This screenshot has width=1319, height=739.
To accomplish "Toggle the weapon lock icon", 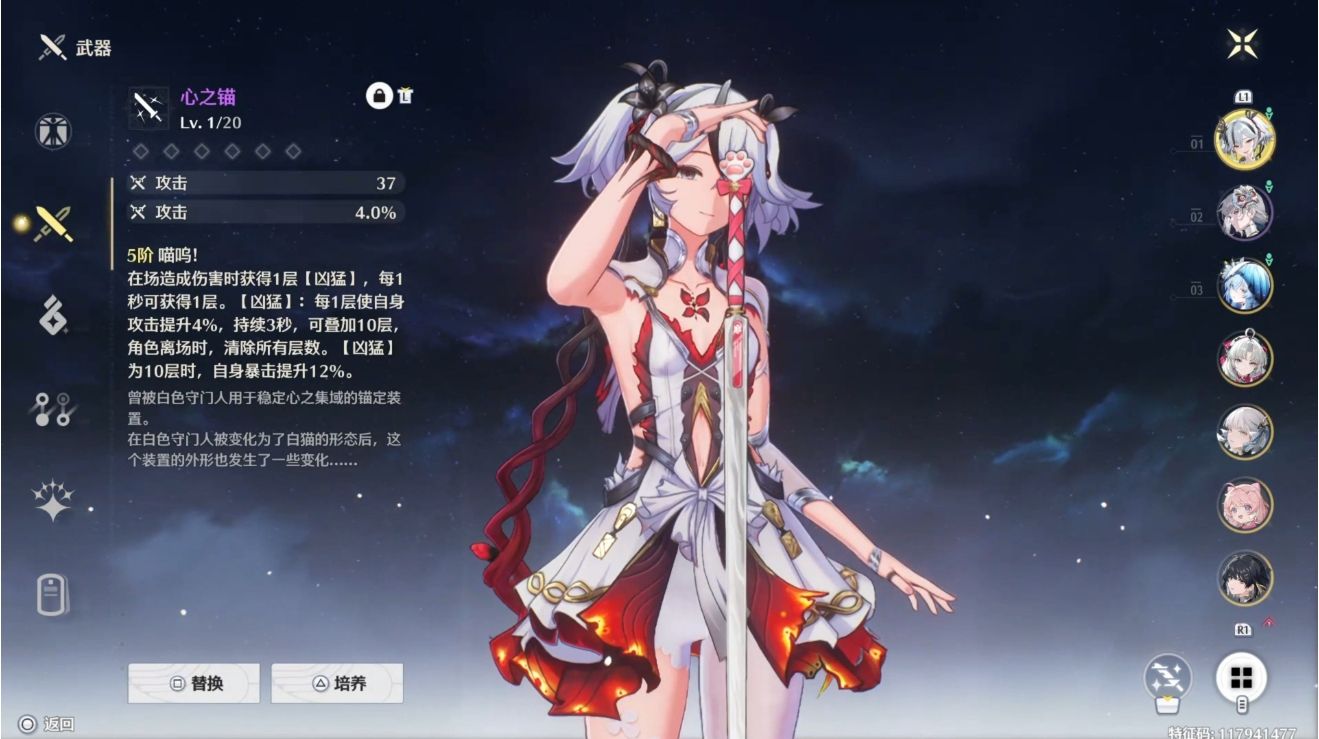I will pyautogui.click(x=379, y=96).
